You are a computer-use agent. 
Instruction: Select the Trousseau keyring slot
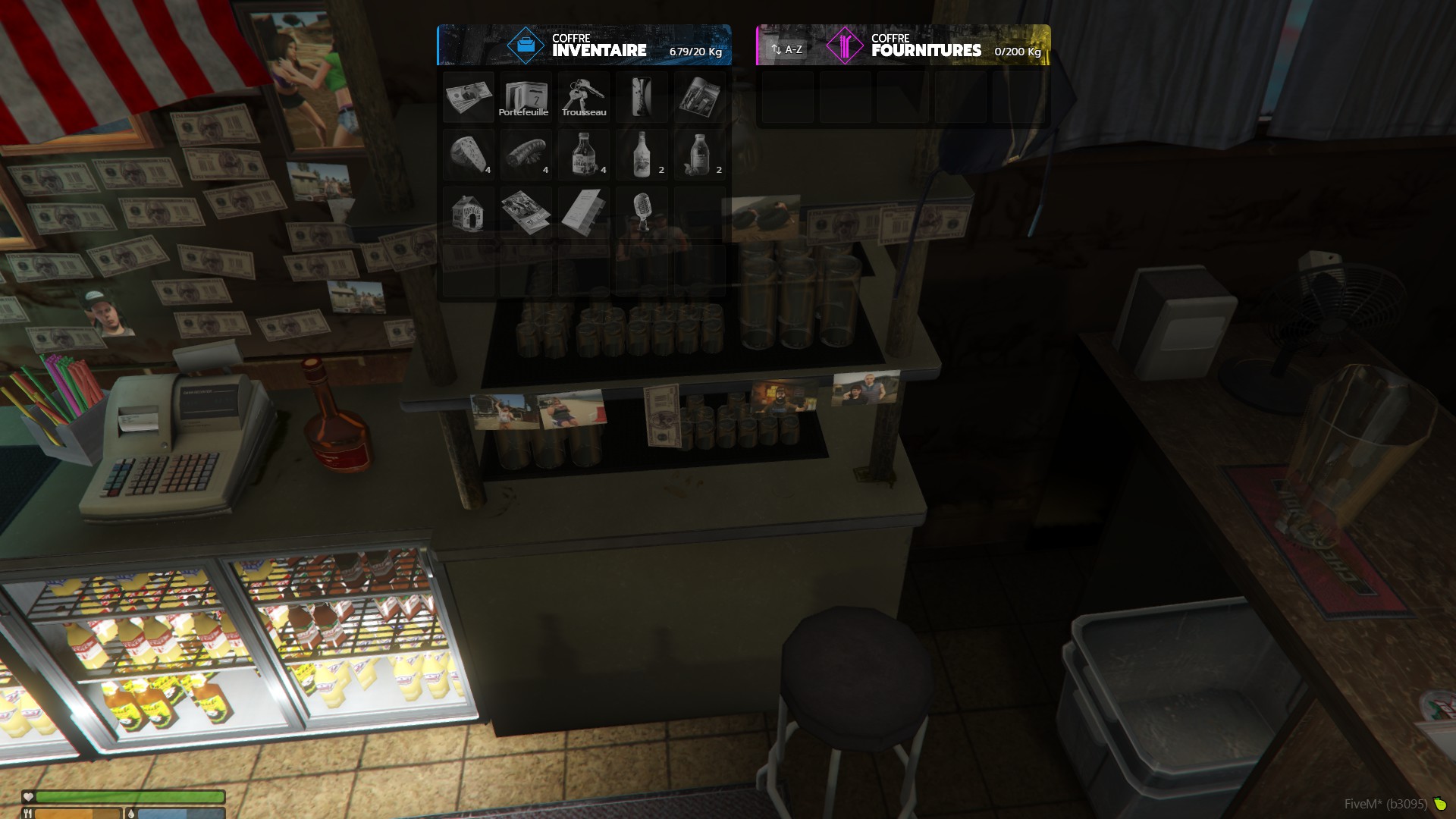point(584,97)
